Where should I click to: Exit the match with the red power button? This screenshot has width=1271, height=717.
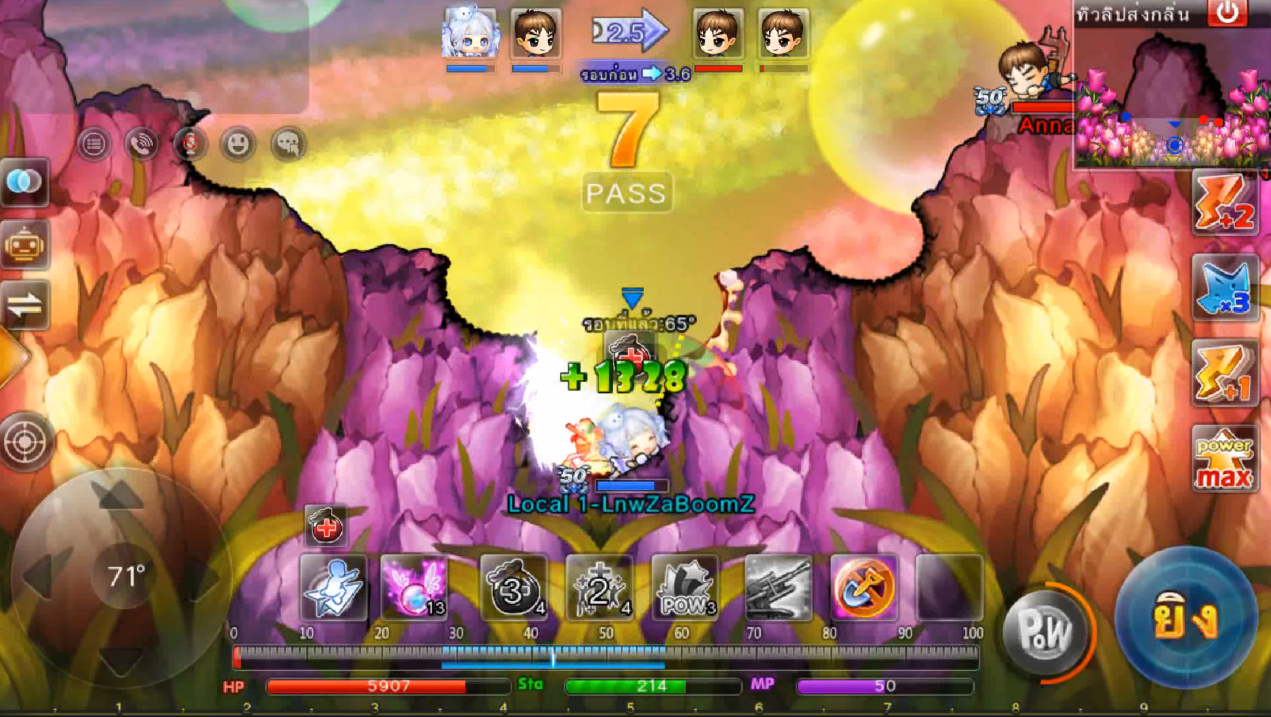[1227, 13]
